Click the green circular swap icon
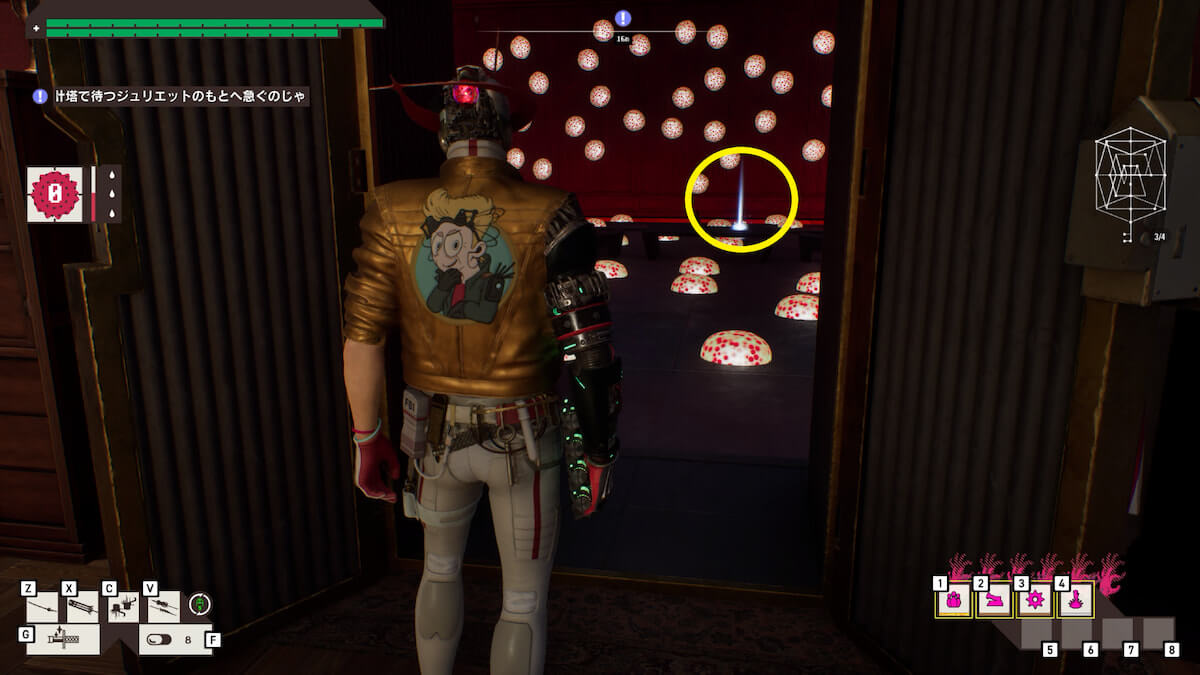Screen dimensions: 1200x675 200,604
